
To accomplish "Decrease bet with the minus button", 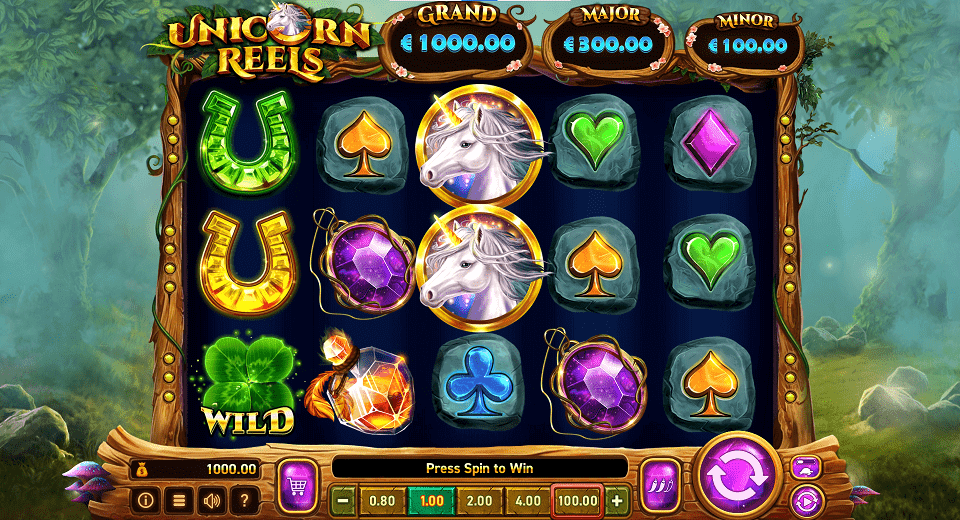I will 343,500.
